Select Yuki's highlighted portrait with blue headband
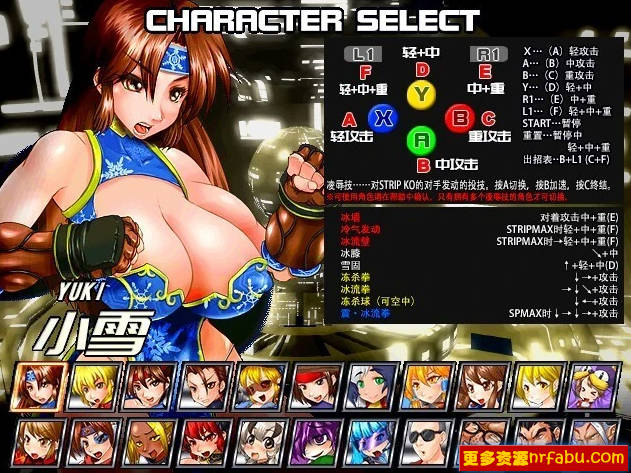This screenshot has height=473, width=631. click(42, 385)
